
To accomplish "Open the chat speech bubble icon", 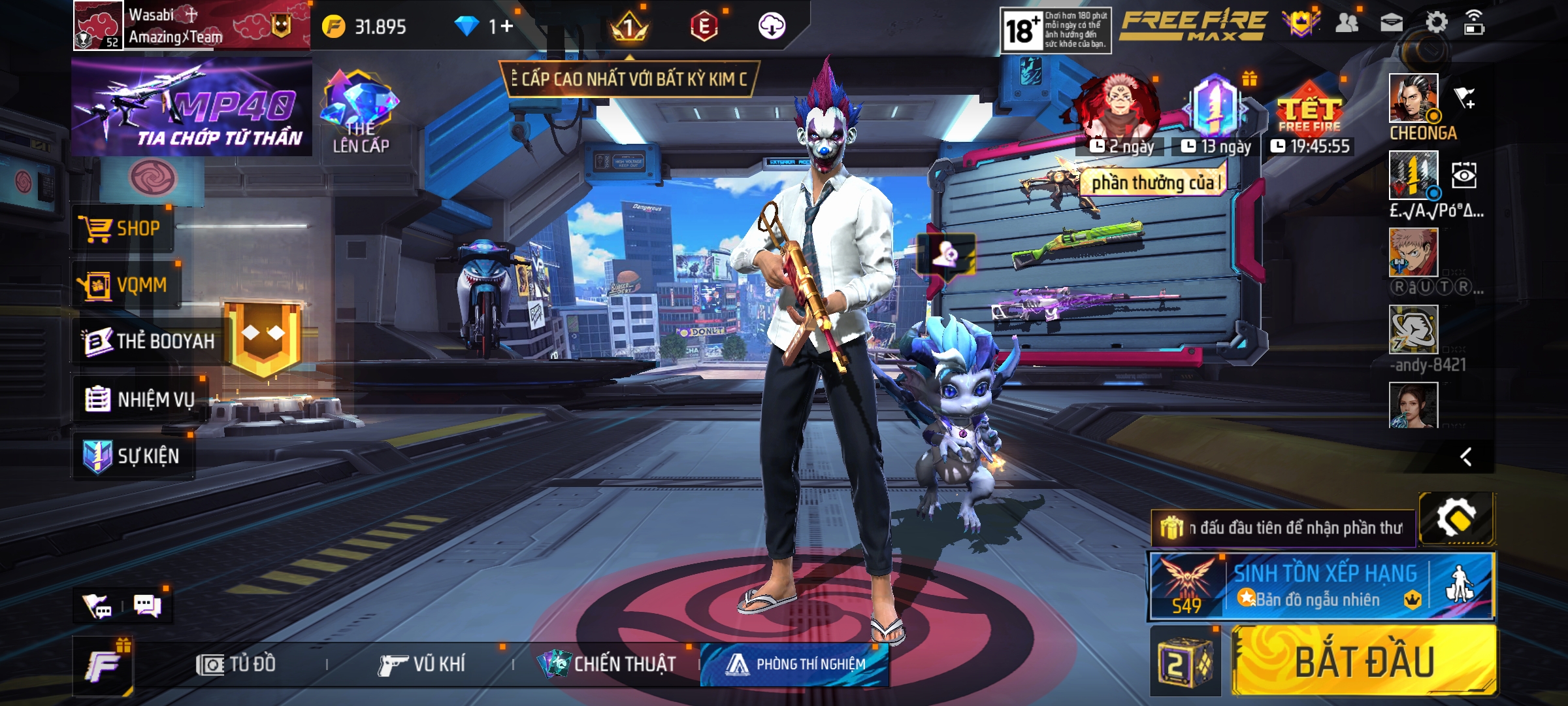I will 148,605.
